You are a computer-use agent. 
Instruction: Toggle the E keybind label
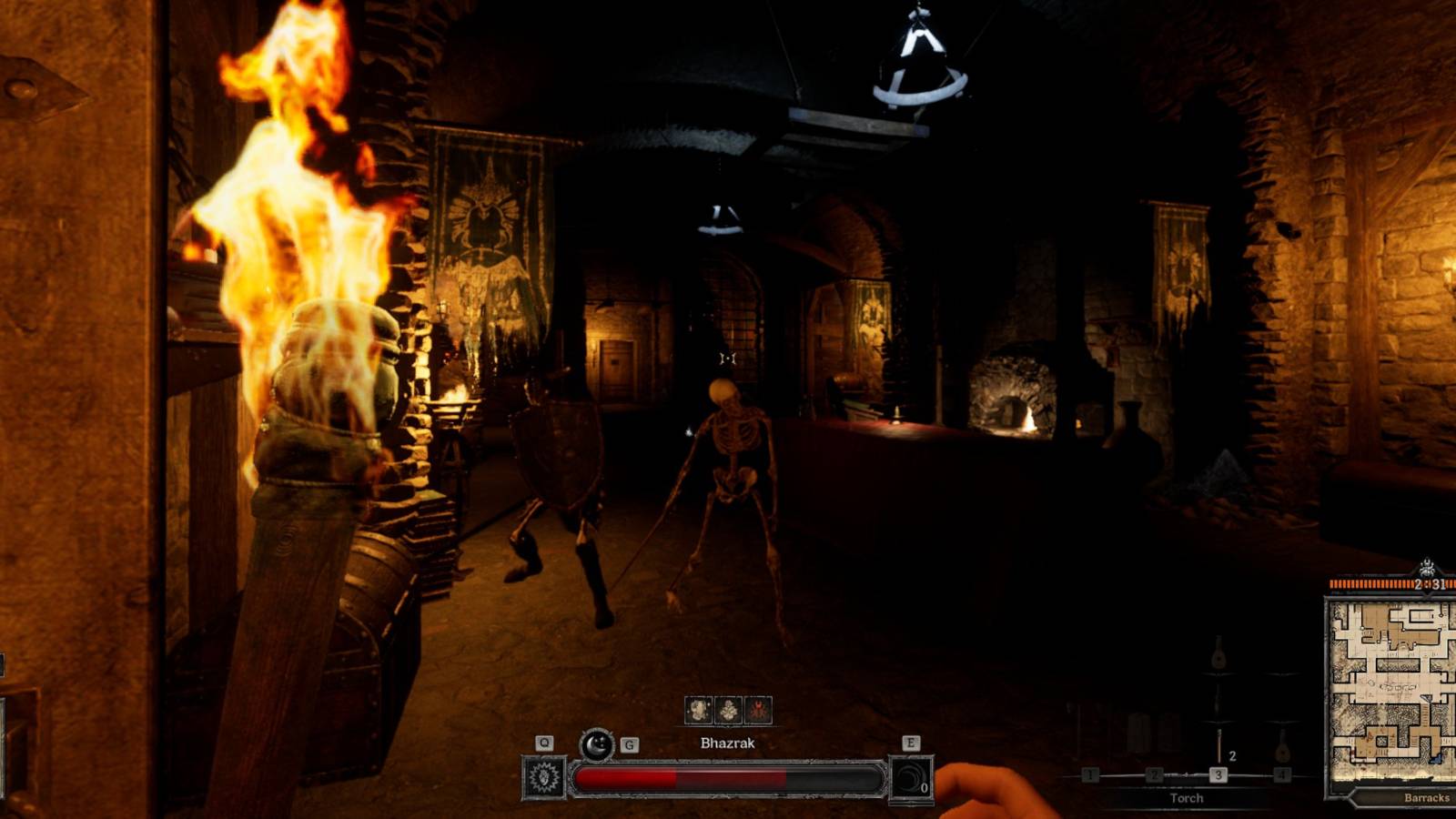tap(911, 742)
